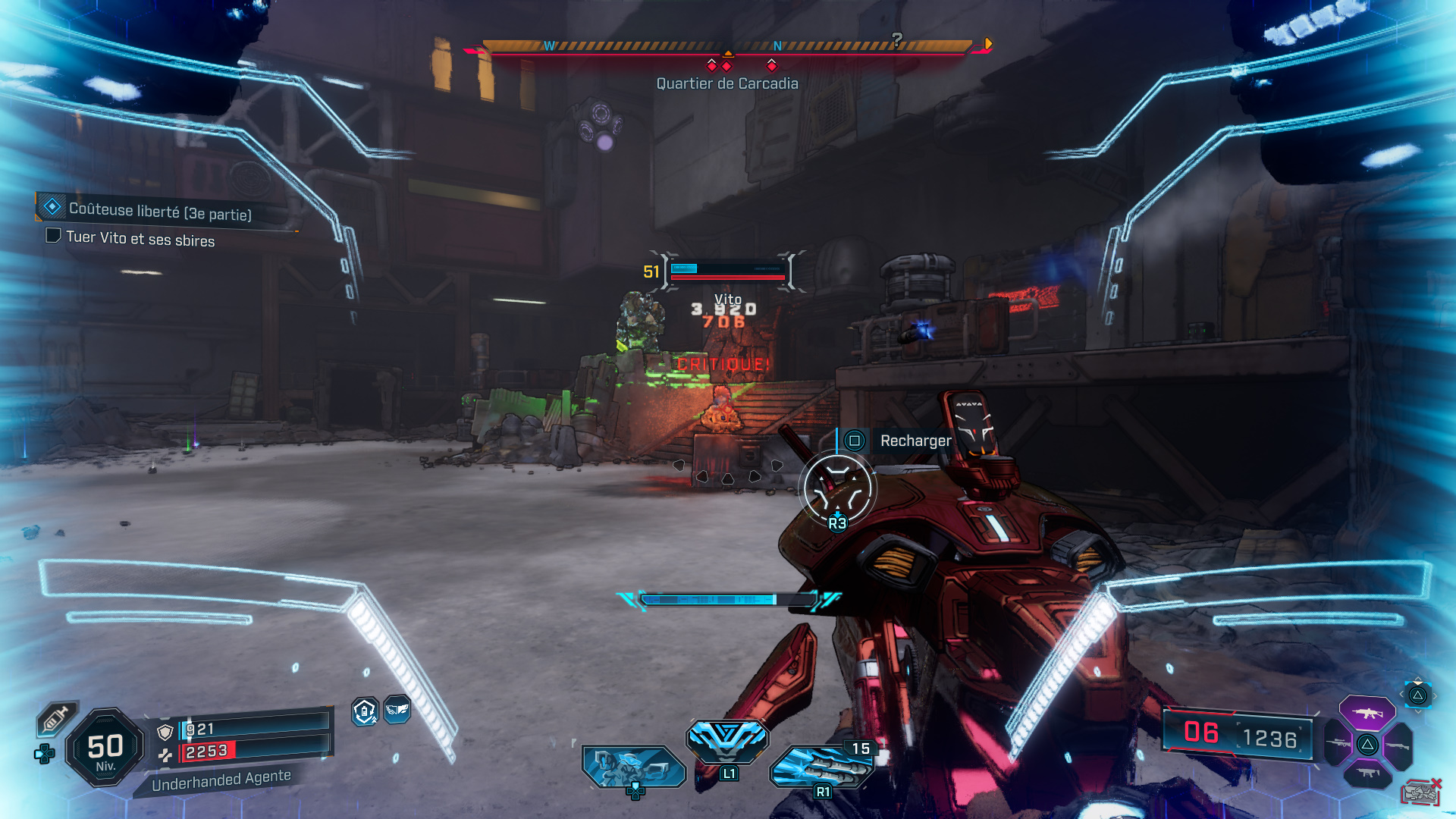Click the health syringe icon beside the level badge
This screenshot has height=819, width=1456.
[57, 719]
